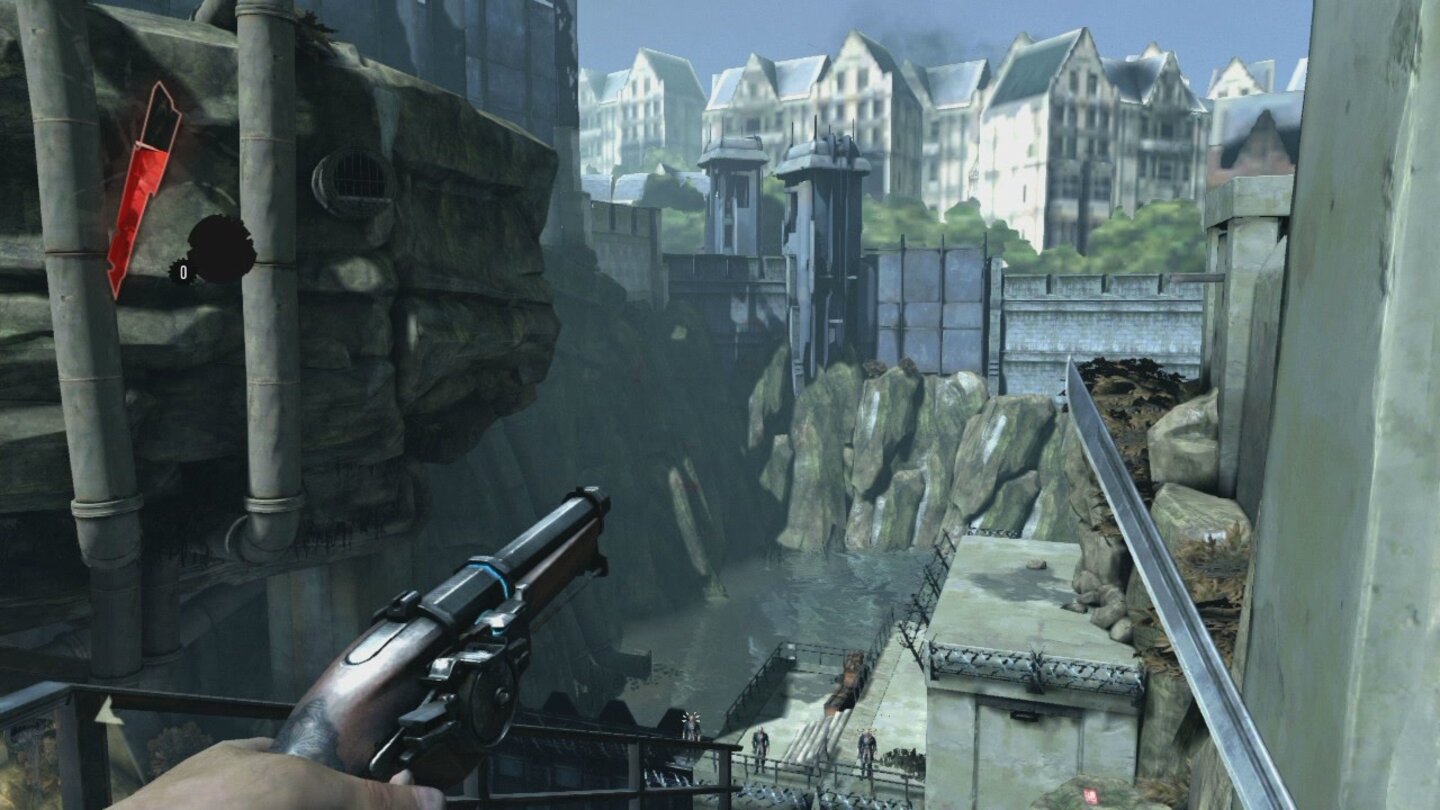The image size is (1440, 810).
Task: Click the circular vent grate on the cliff wall
Action: (x=352, y=178)
